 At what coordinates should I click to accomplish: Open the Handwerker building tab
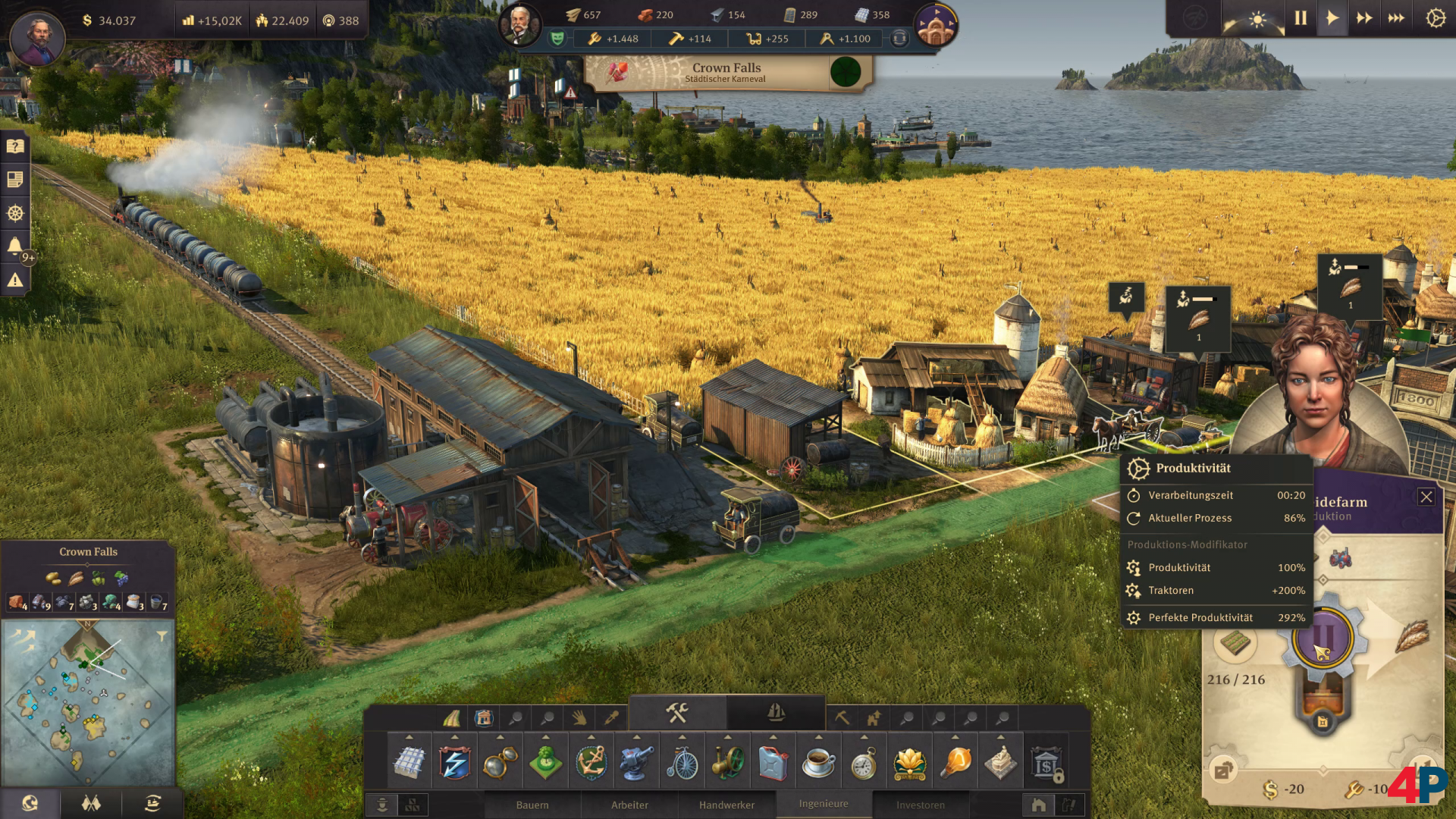click(726, 805)
